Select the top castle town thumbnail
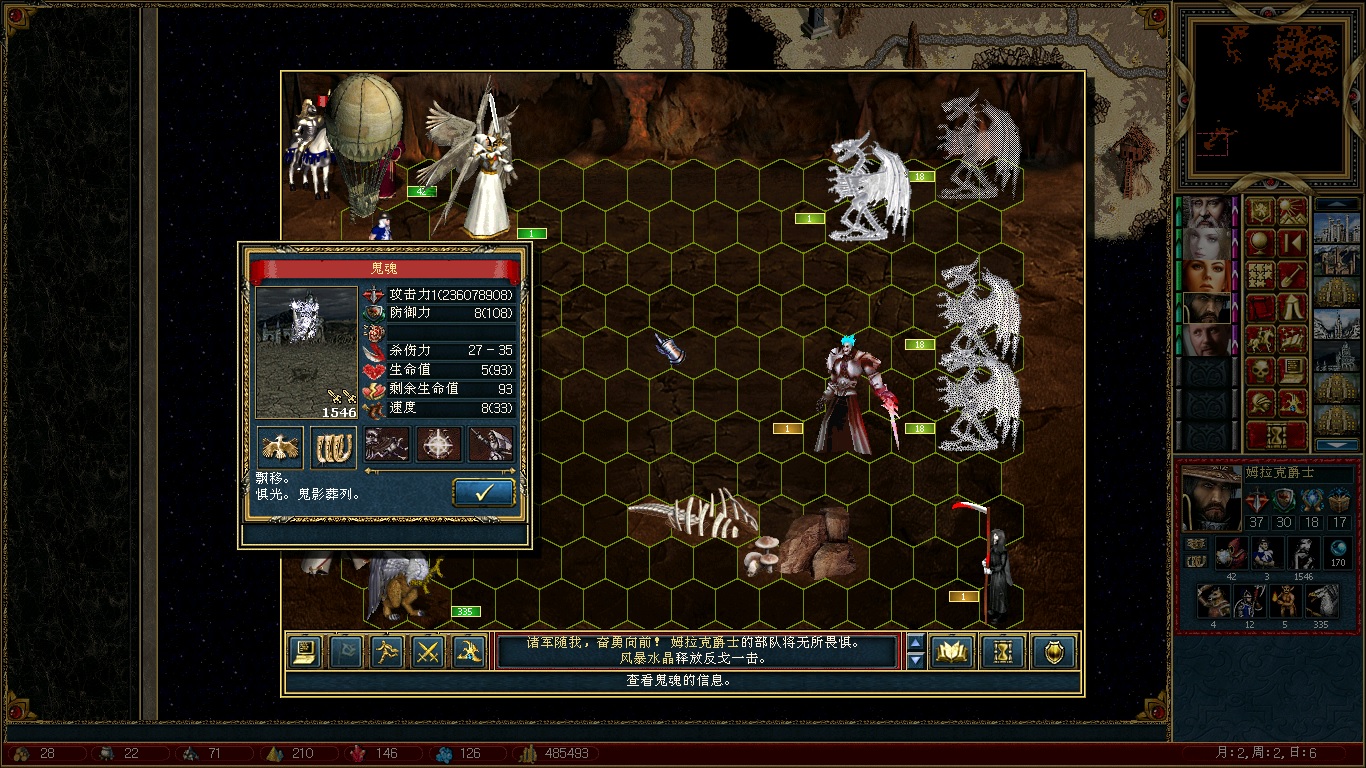1366x768 pixels. tap(1336, 228)
